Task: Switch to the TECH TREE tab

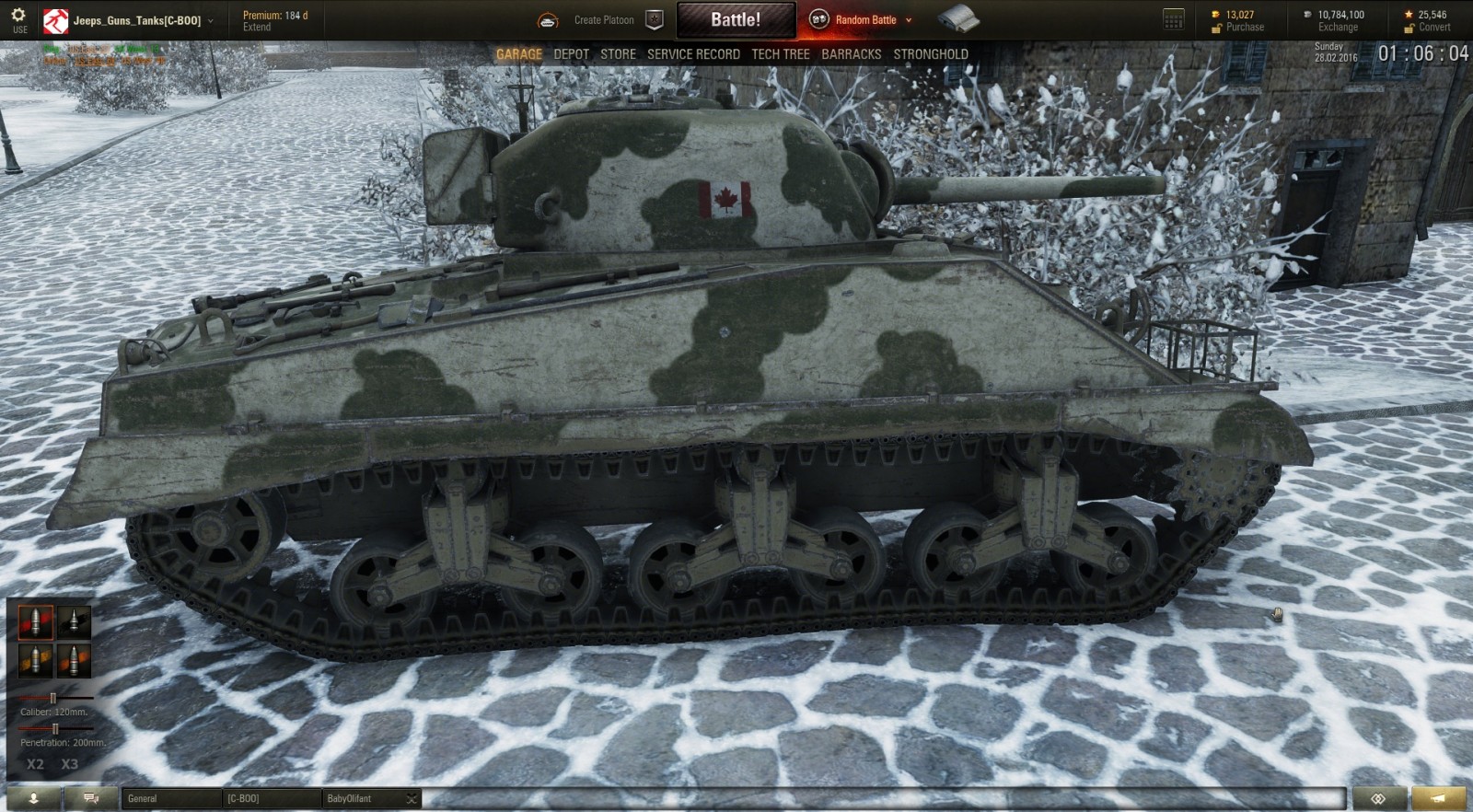Action: (x=780, y=53)
